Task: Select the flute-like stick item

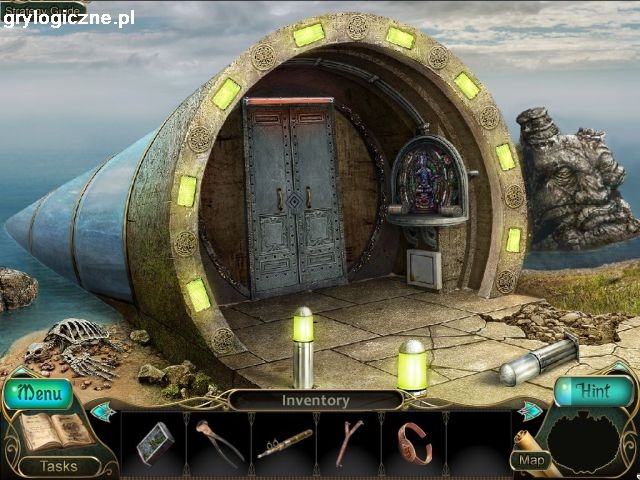Action: [284, 442]
